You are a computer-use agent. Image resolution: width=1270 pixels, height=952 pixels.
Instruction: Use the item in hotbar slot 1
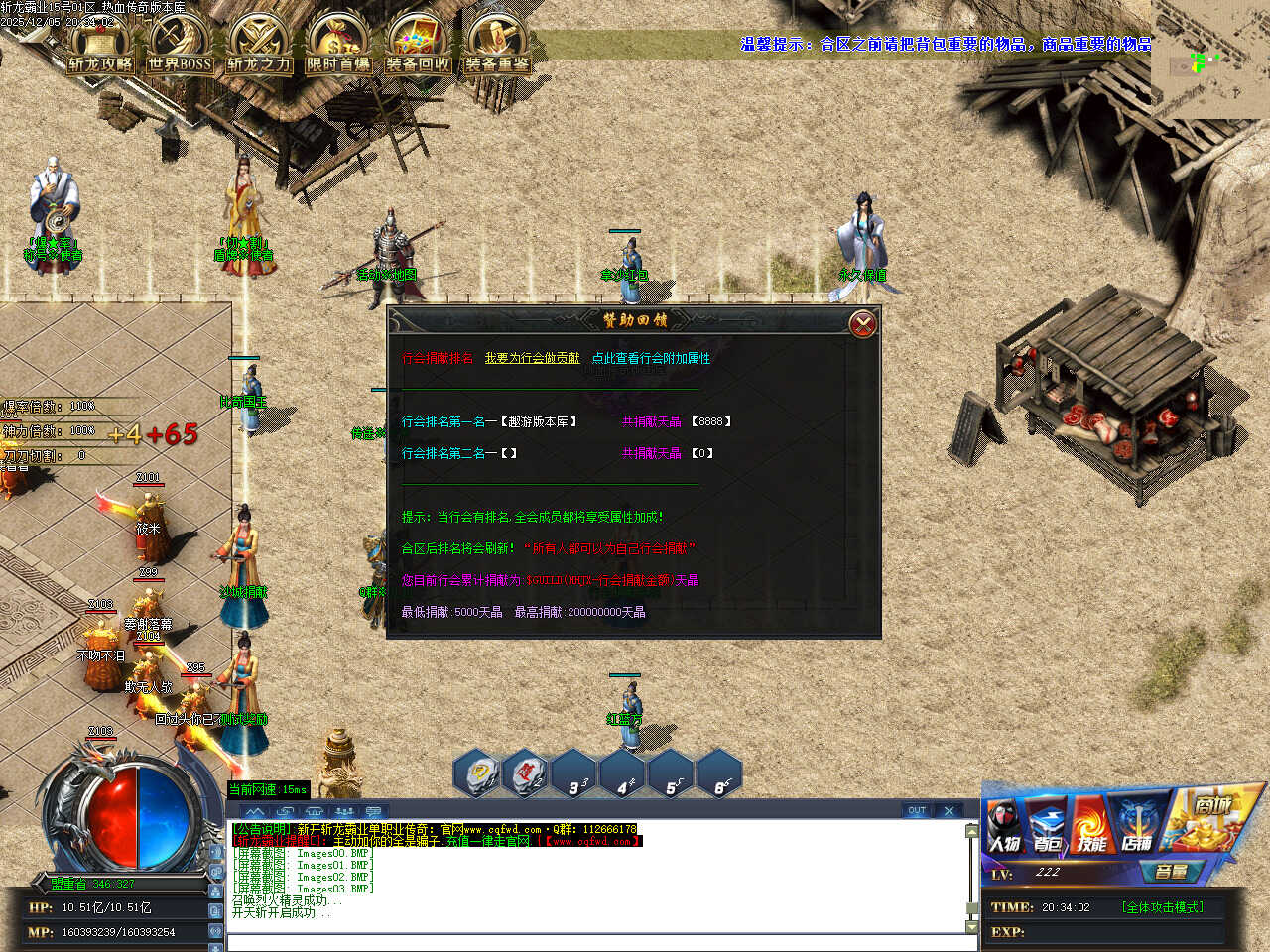[481, 774]
